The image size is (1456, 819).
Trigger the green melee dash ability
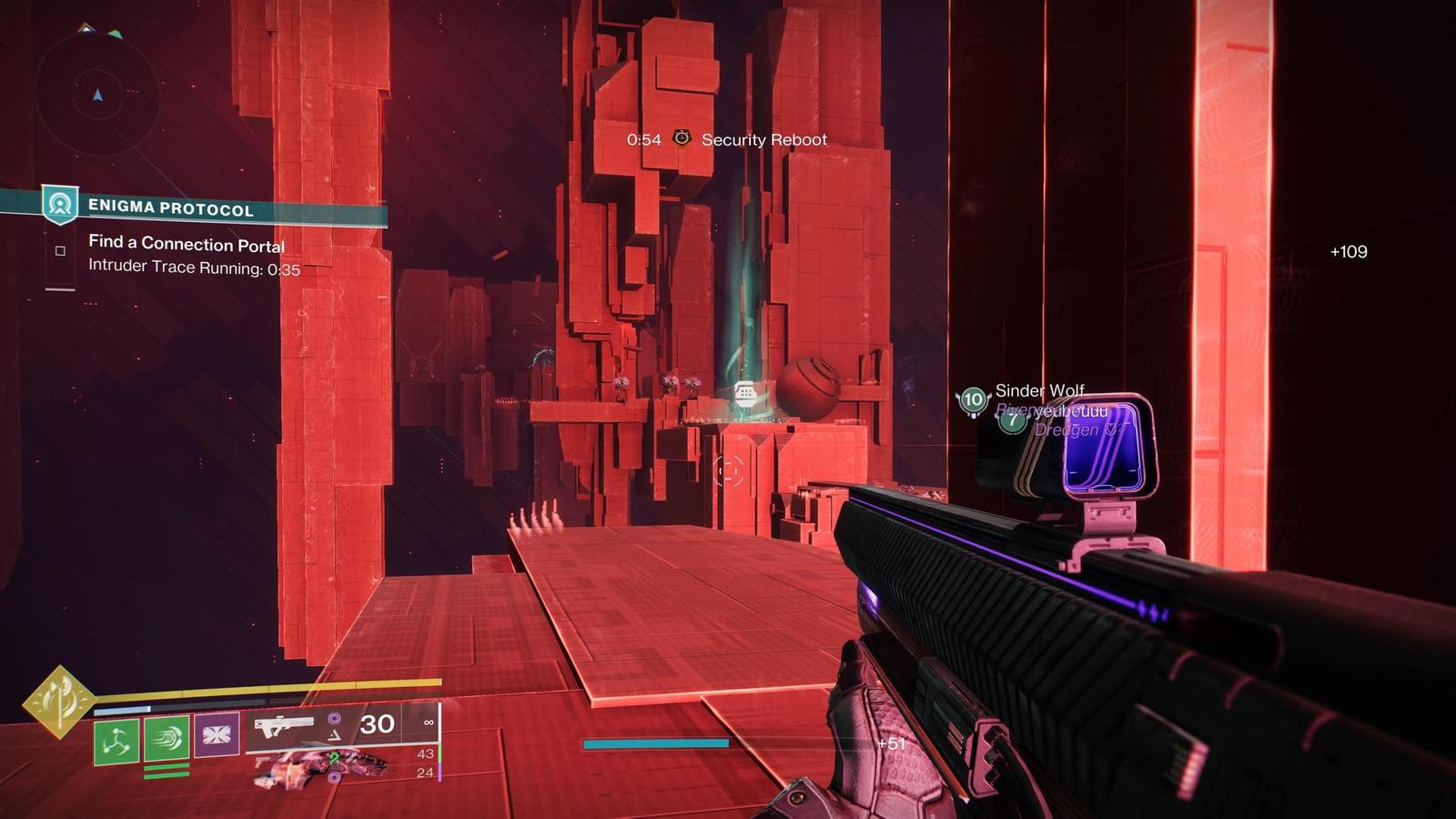(x=167, y=738)
